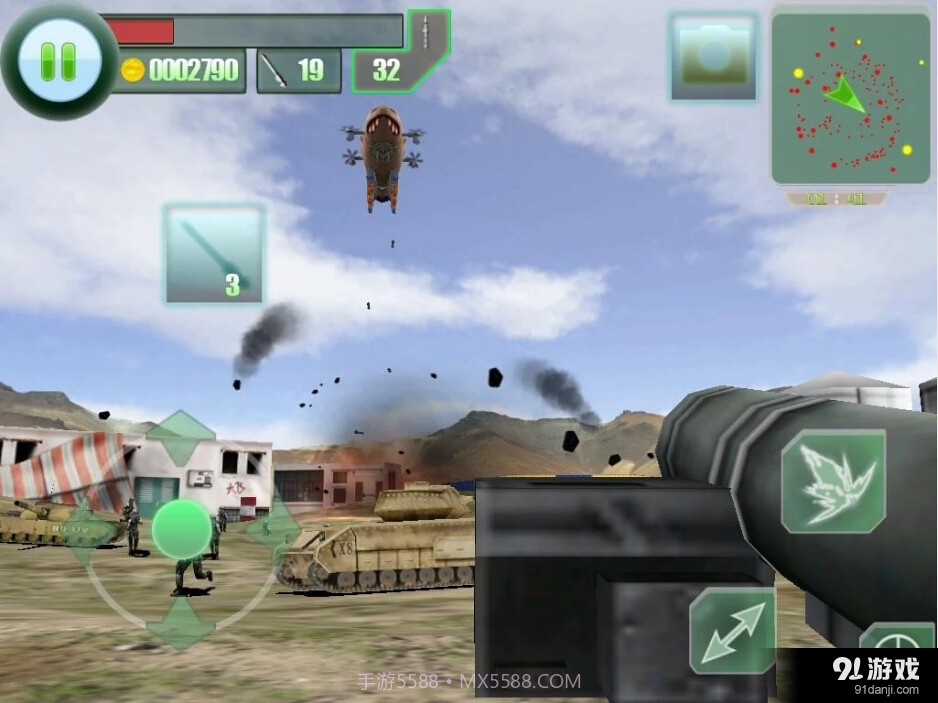Viewport: 938px width, 703px height.
Task: Open the radar minimap
Action: pyautogui.click(x=850, y=98)
